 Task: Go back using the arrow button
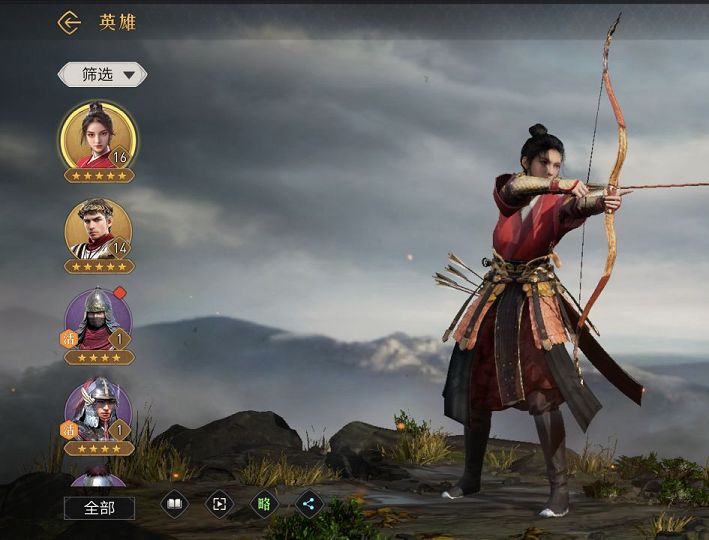point(68,22)
